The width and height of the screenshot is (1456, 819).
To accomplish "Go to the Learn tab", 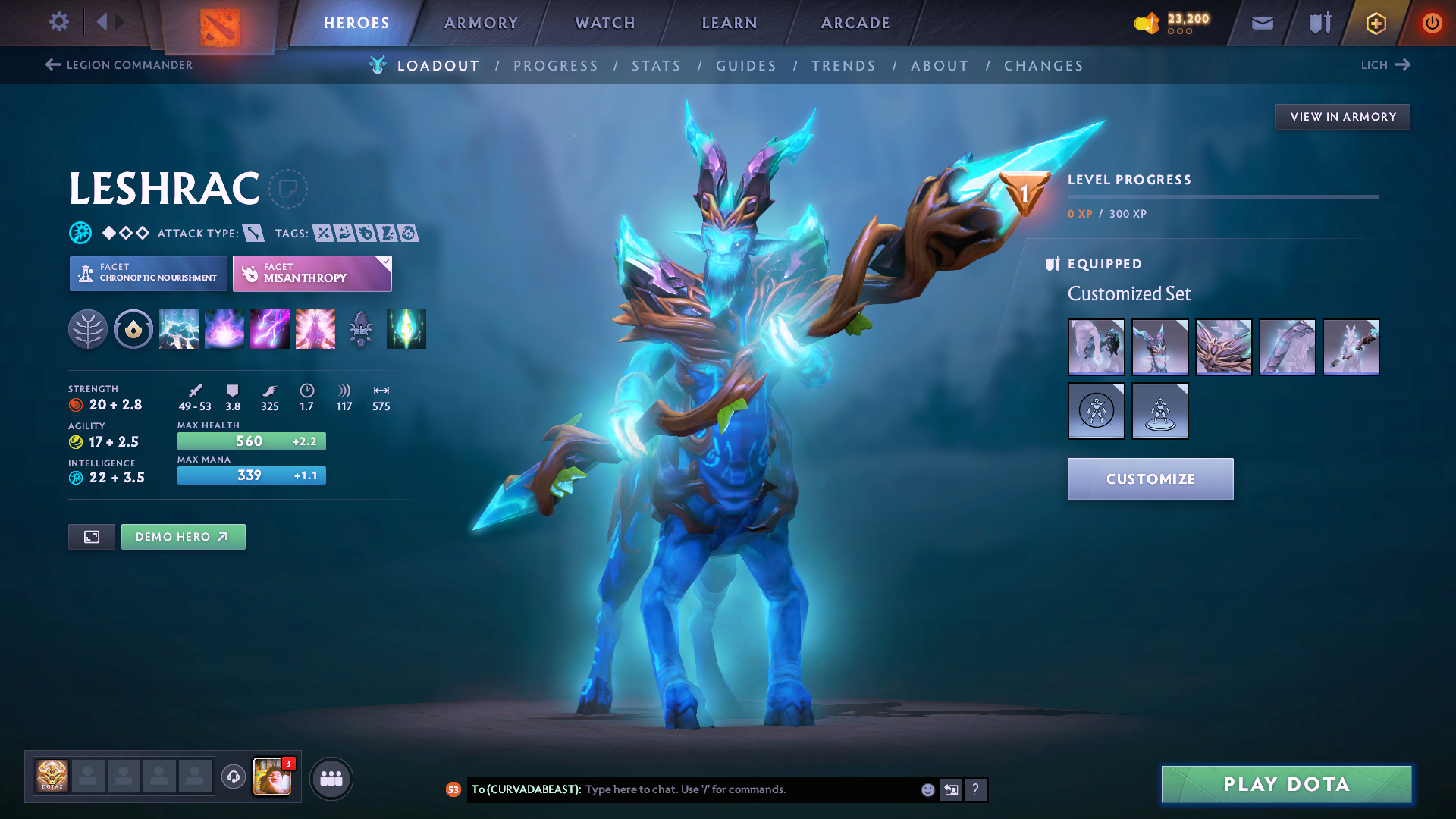I will point(730,24).
